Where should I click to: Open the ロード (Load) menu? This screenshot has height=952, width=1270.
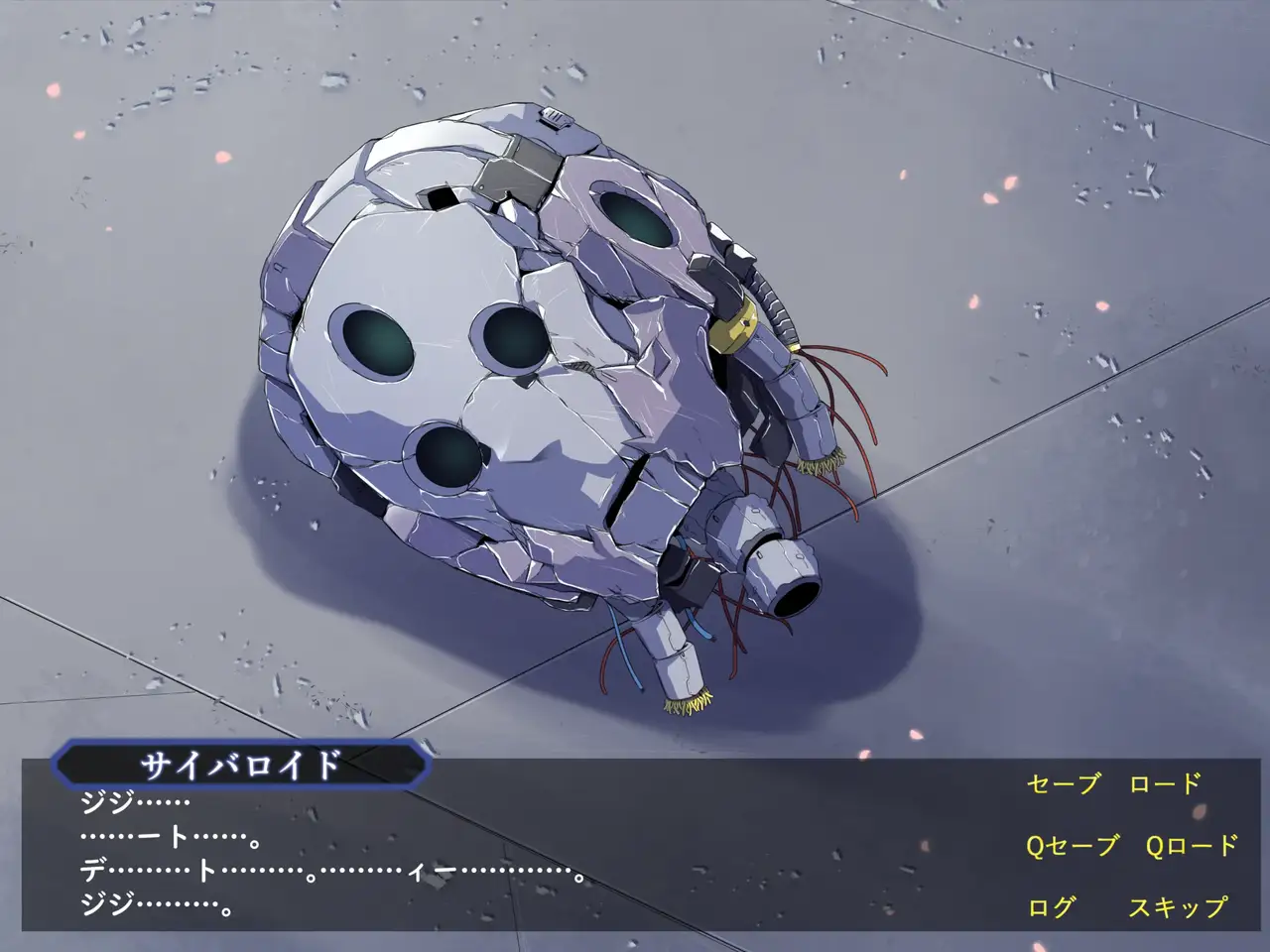tap(1165, 784)
